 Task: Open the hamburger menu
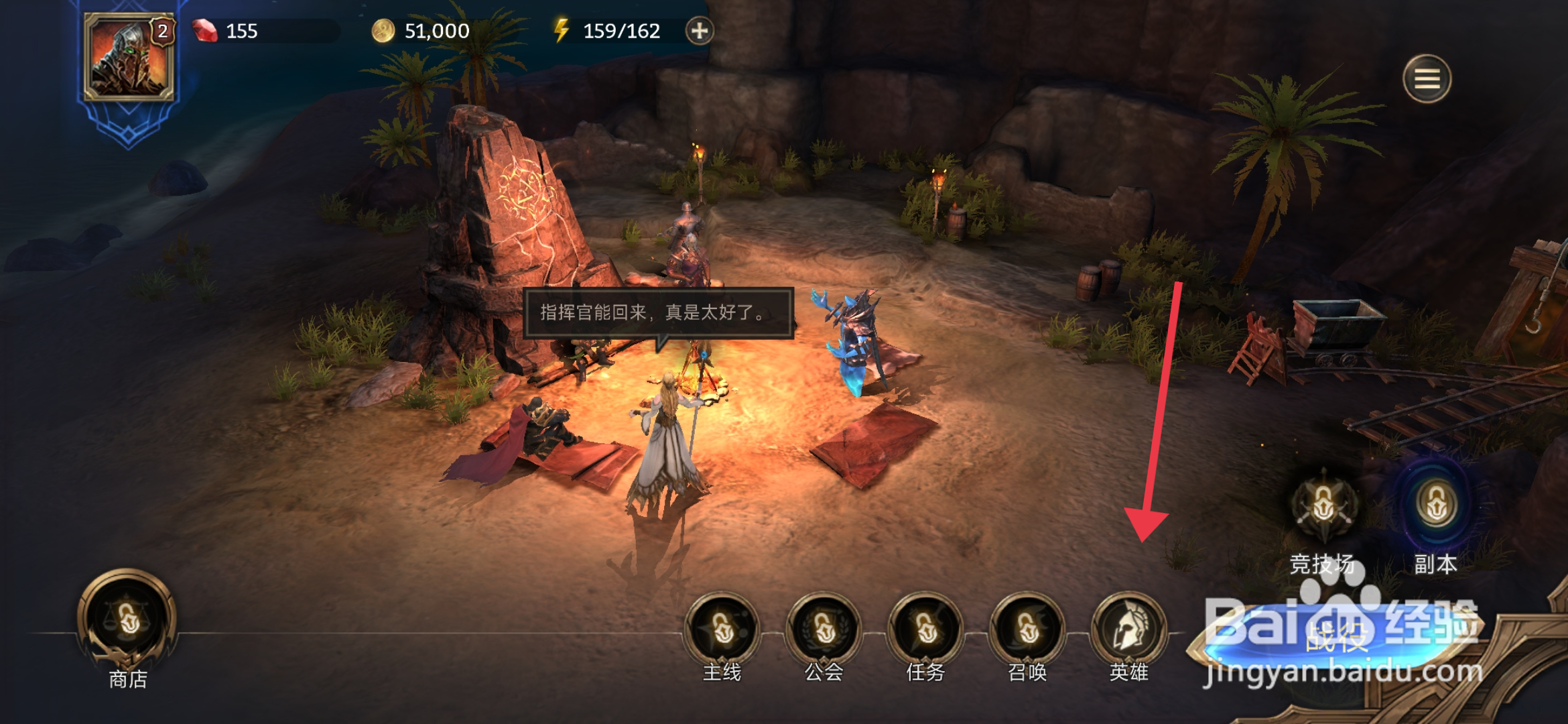click(x=1427, y=79)
